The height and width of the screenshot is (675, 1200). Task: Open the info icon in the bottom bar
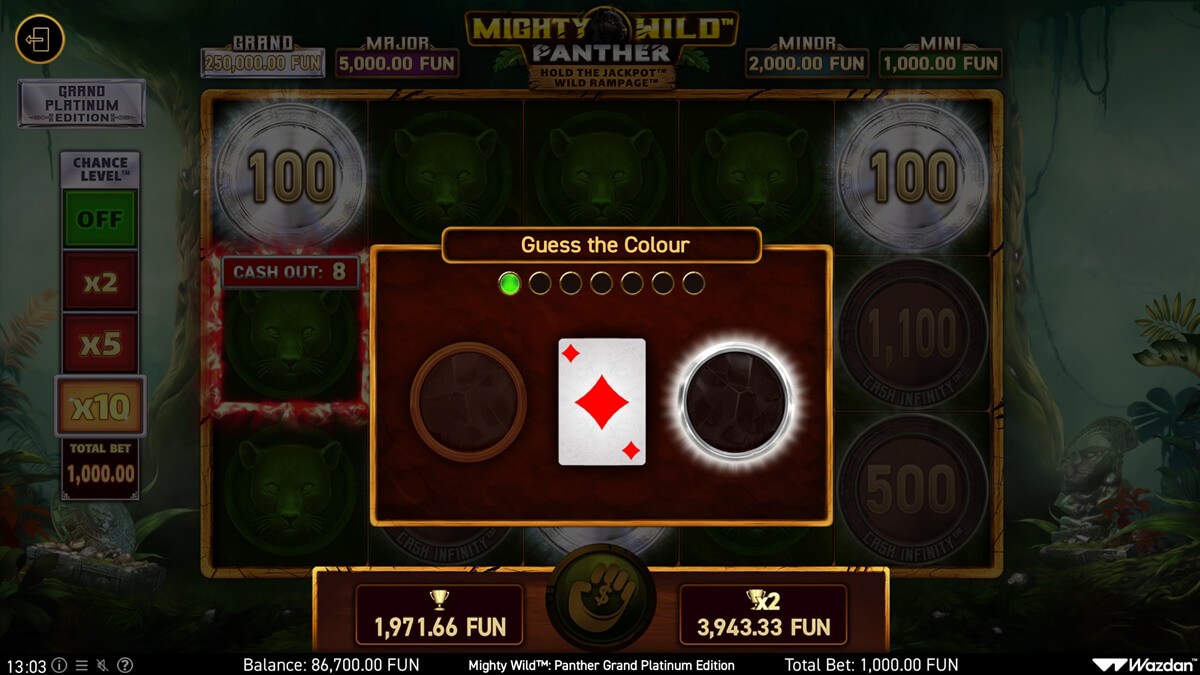pos(59,665)
